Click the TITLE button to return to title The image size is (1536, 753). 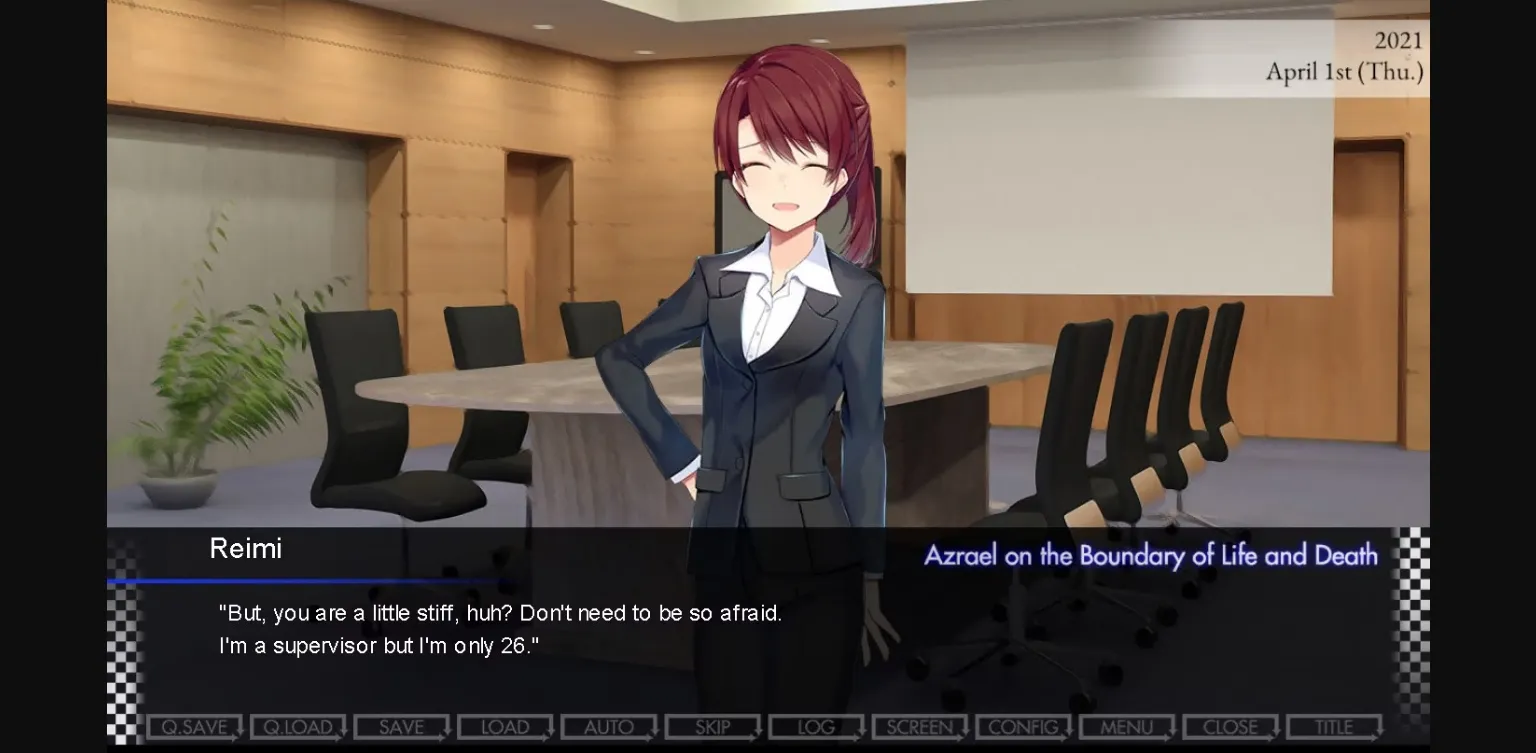[1334, 727]
